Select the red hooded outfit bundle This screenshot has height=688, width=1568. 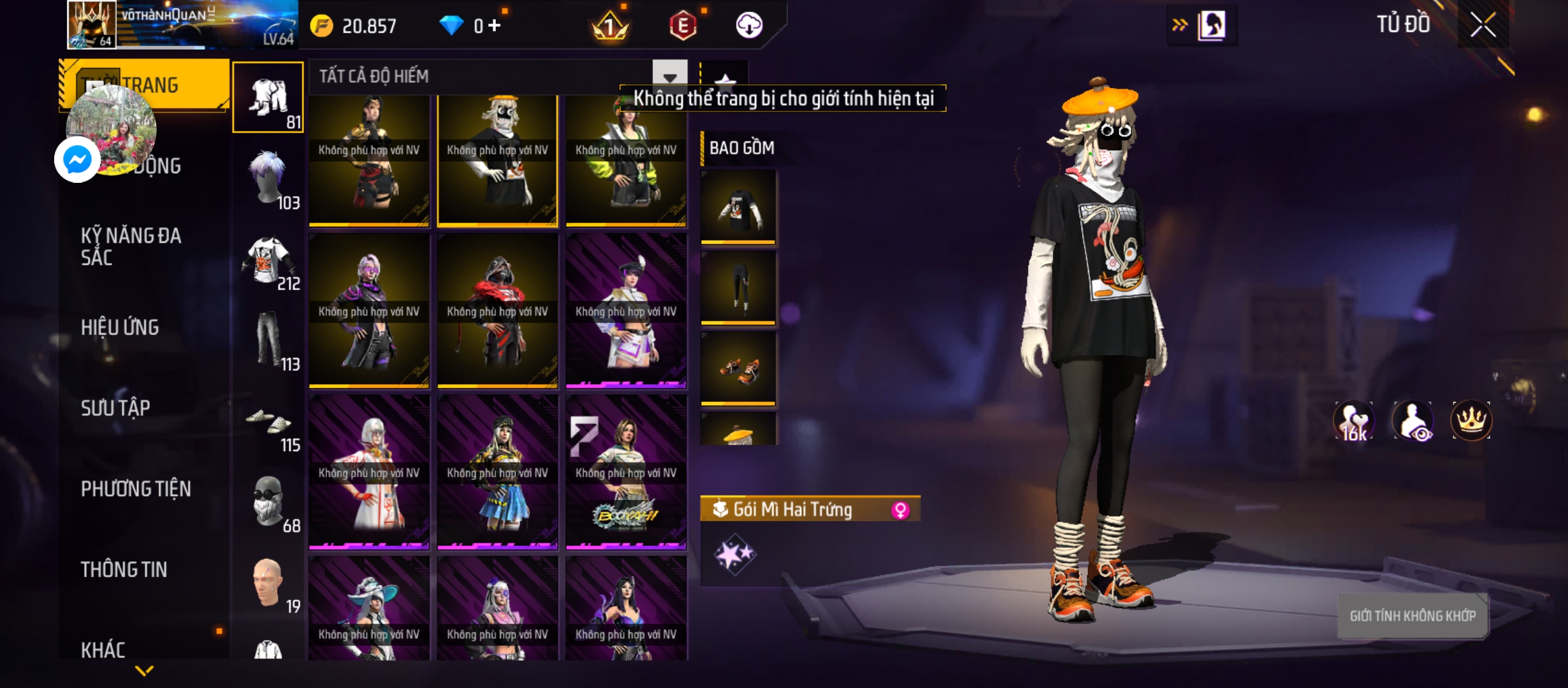497,311
